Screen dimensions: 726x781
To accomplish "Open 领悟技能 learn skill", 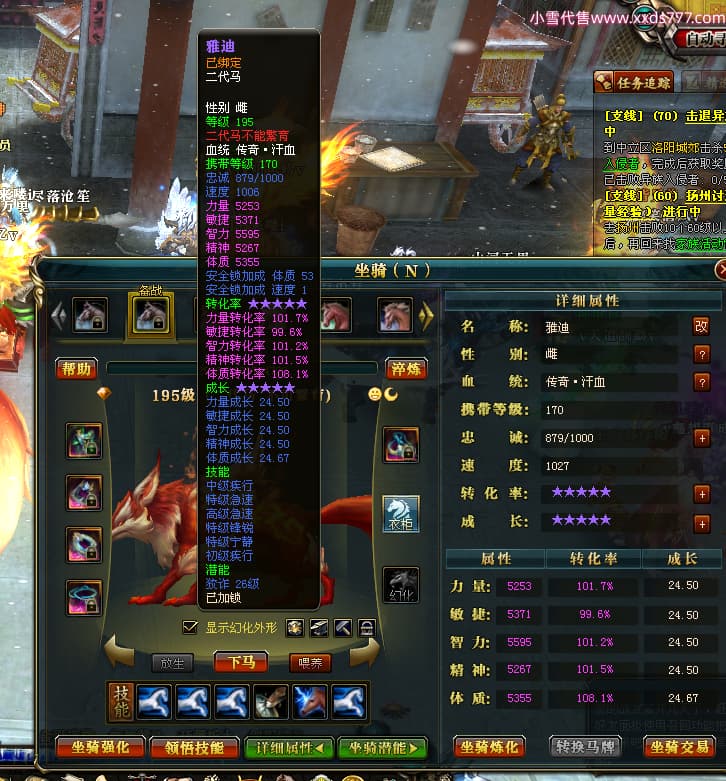I will click(194, 747).
